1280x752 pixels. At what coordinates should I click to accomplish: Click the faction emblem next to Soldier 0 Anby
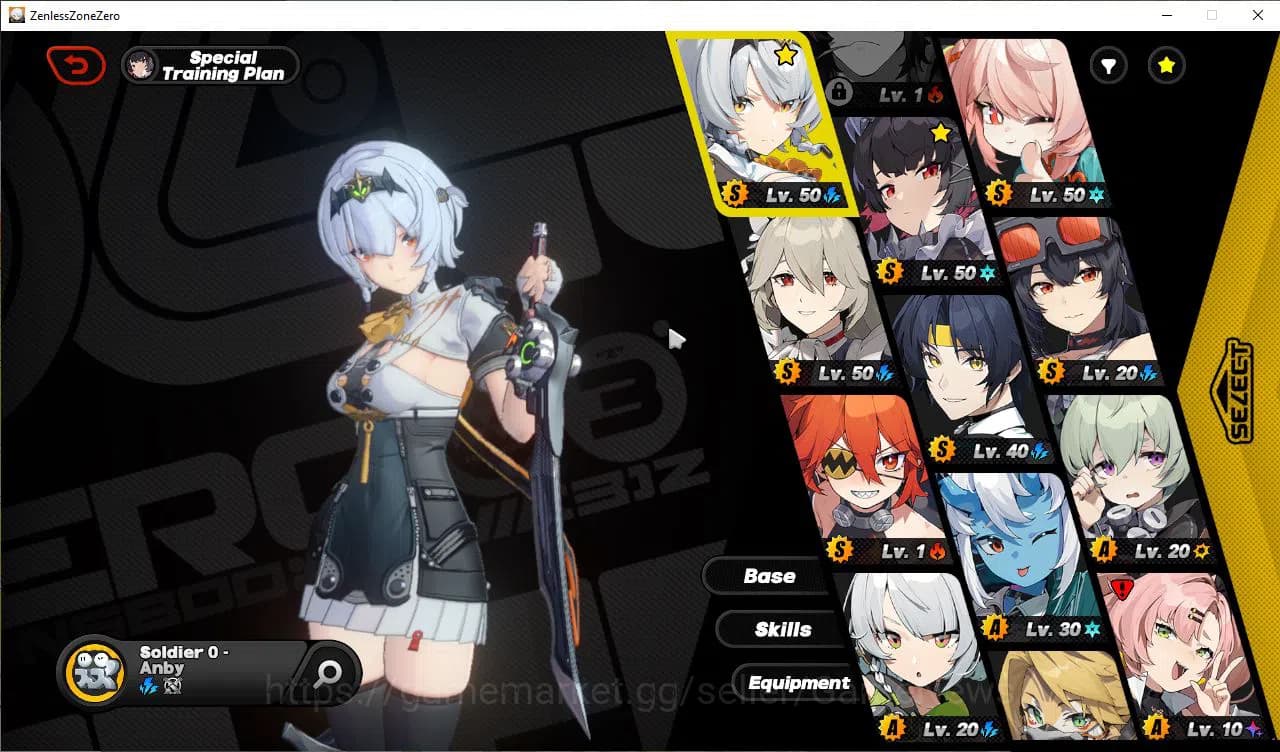coord(94,671)
